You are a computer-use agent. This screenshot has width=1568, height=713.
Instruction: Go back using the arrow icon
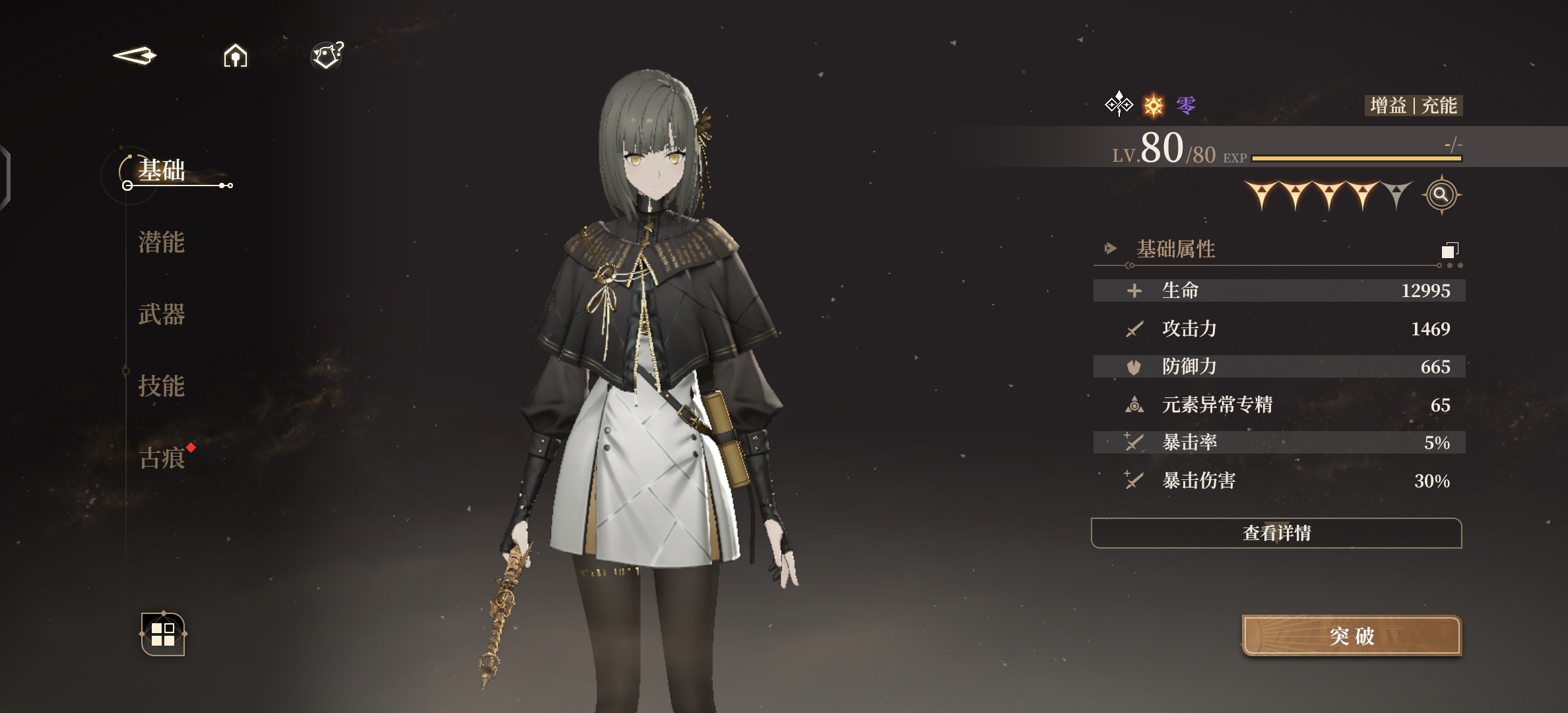click(135, 55)
